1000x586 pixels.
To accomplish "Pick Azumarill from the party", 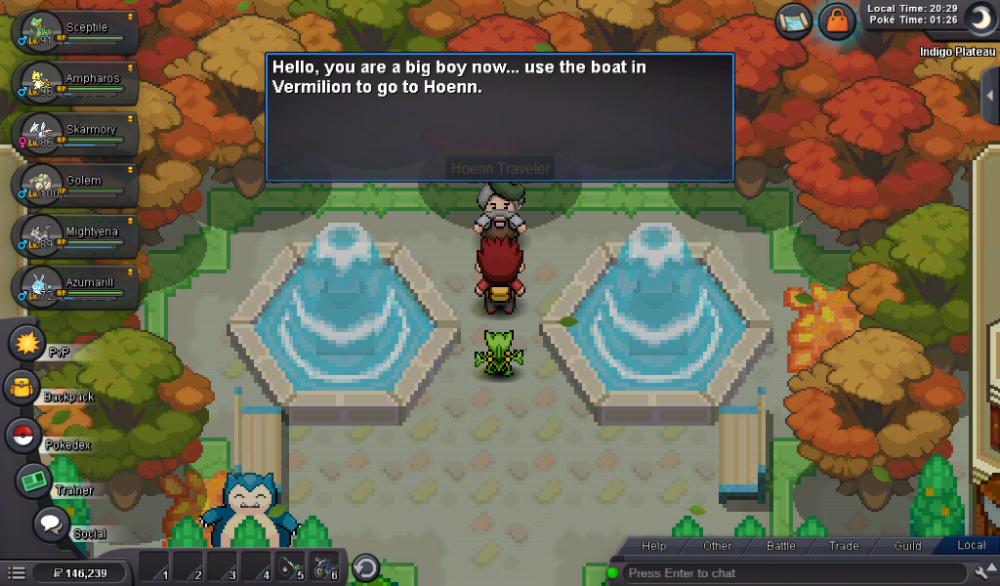I will (75, 284).
